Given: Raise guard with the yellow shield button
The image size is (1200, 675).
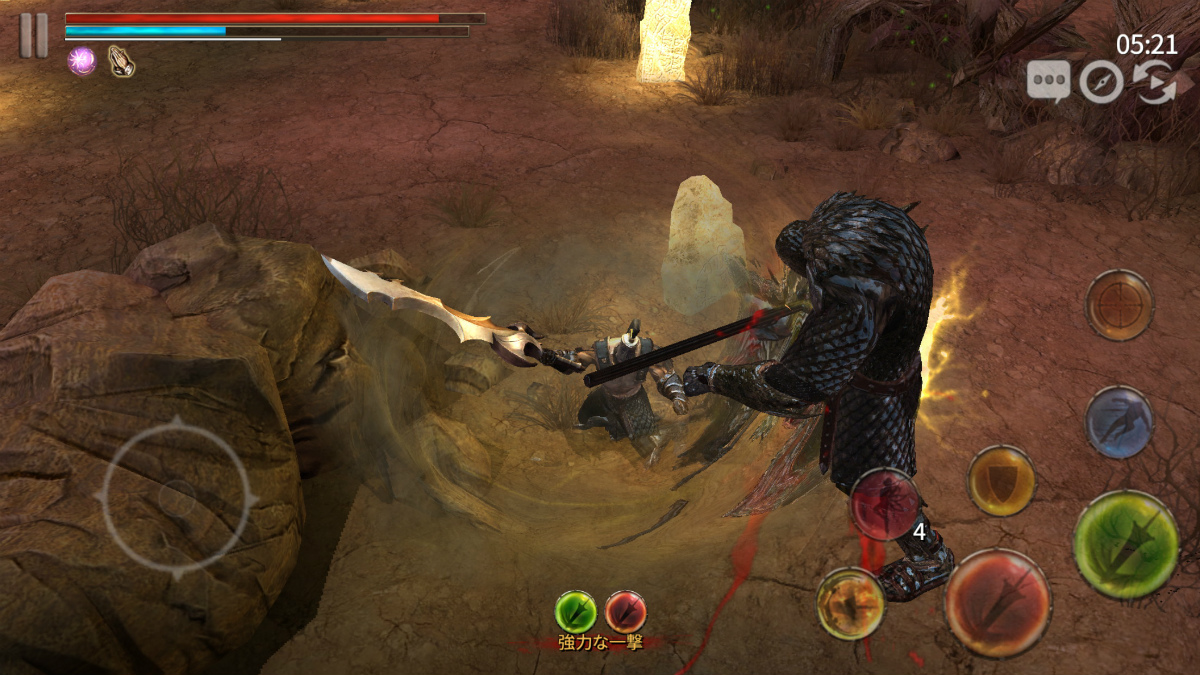Looking at the screenshot, I should 1001,481.
